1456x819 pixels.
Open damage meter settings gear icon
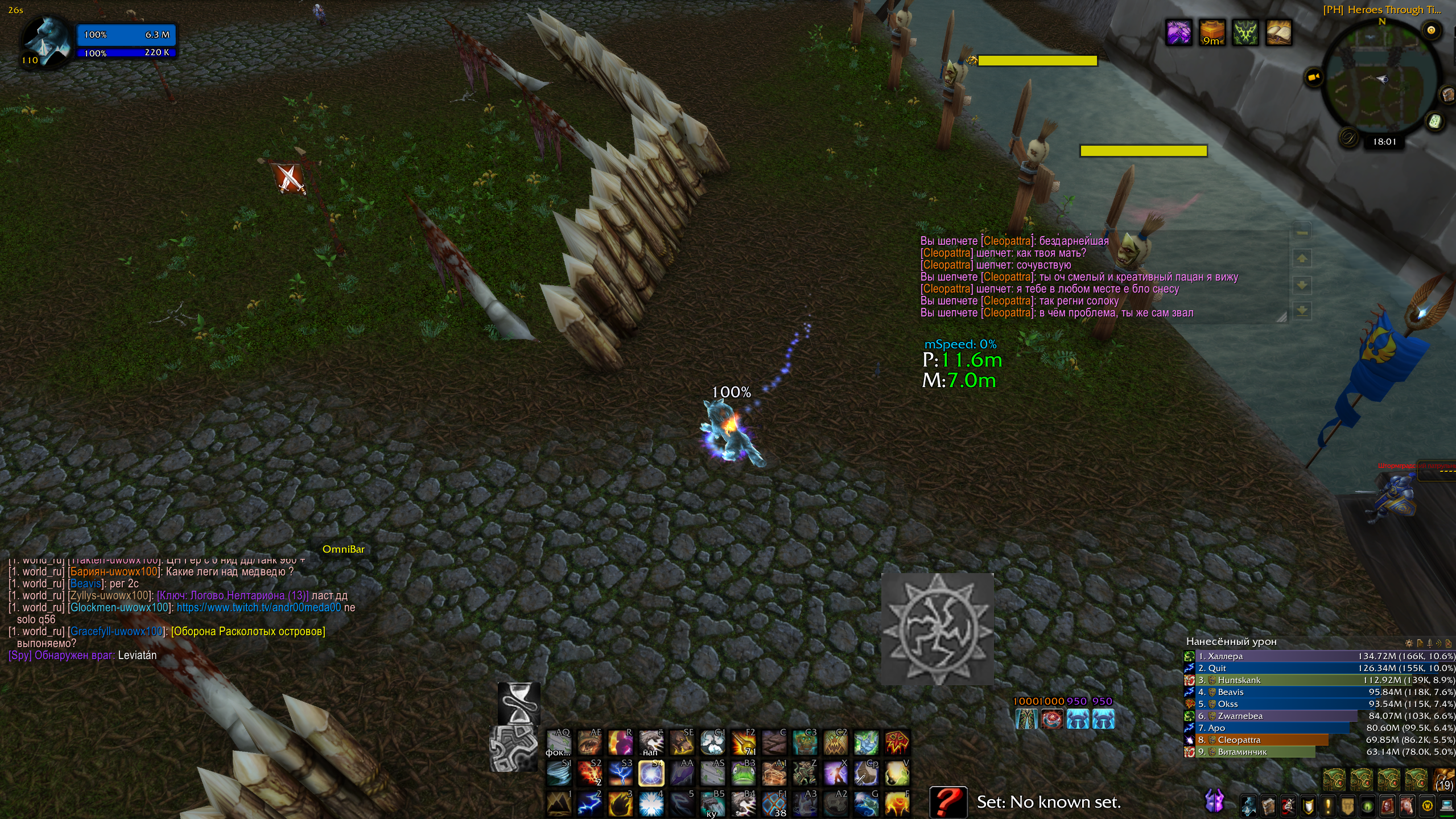click(1409, 643)
